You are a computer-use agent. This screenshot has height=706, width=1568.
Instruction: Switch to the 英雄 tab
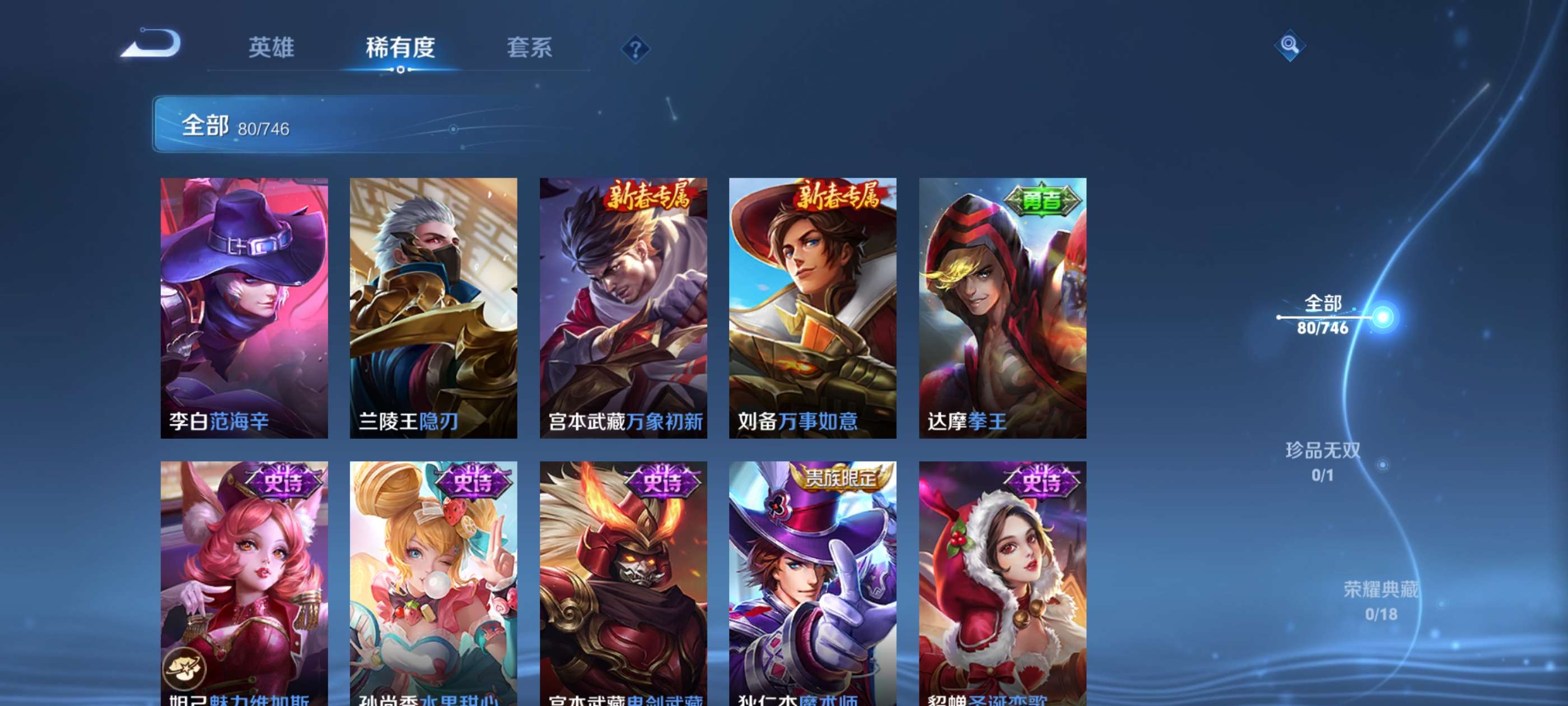(x=272, y=49)
